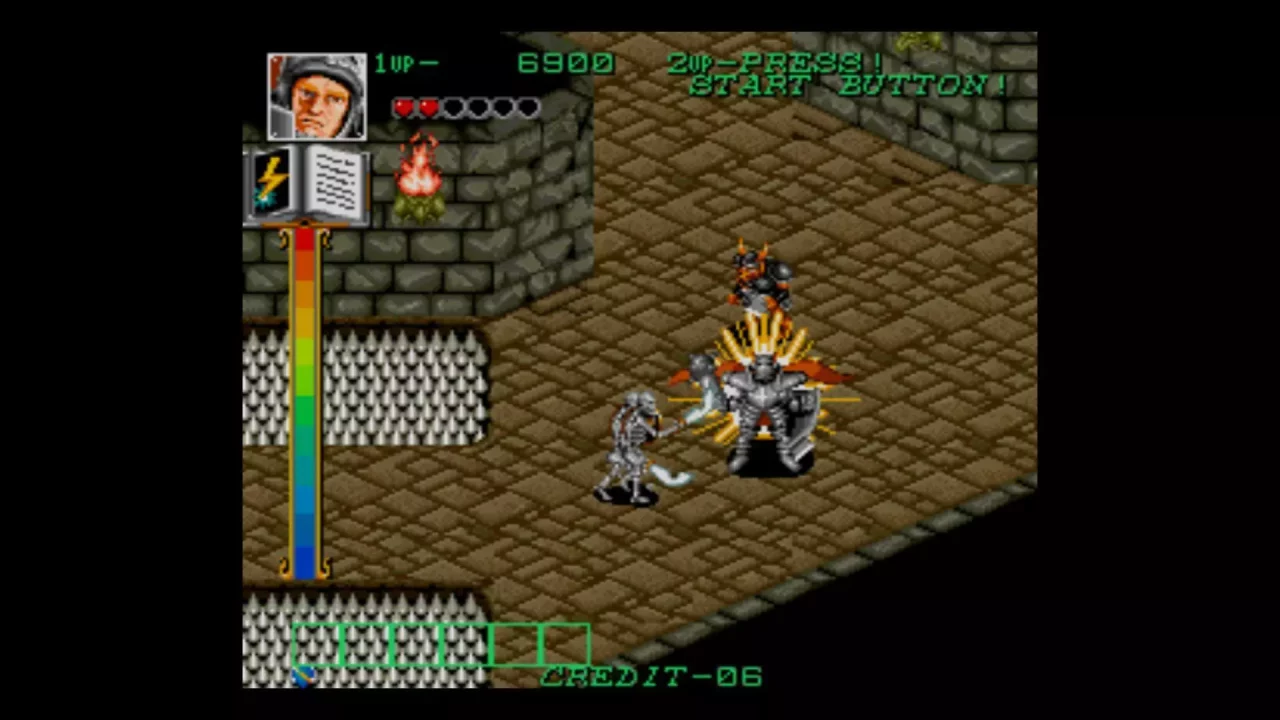This screenshot has height=720, width=1280.
Task: Click the last empty heart icon
Action: point(528,107)
